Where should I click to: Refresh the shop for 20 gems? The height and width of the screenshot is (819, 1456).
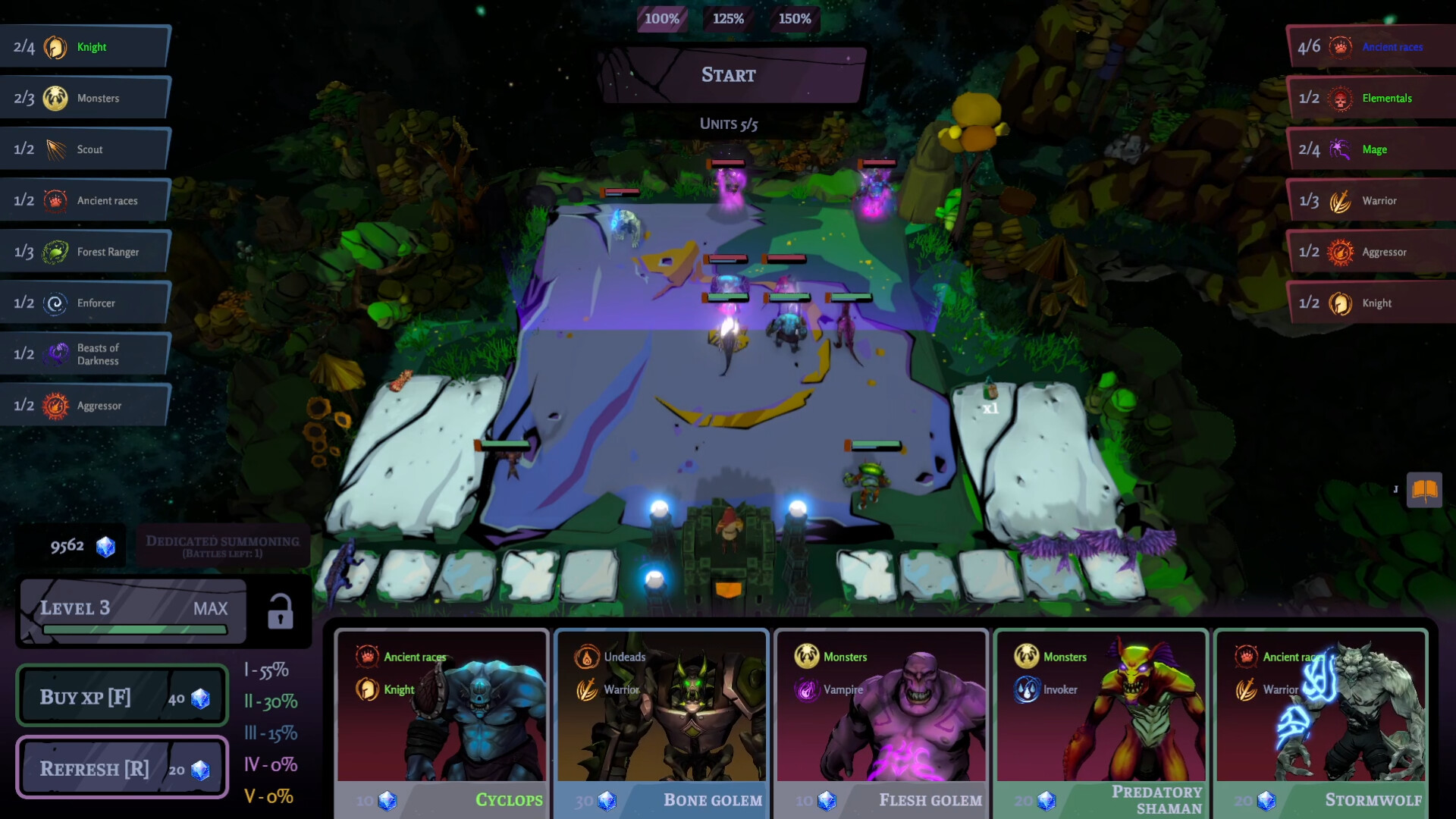point(122,769)
